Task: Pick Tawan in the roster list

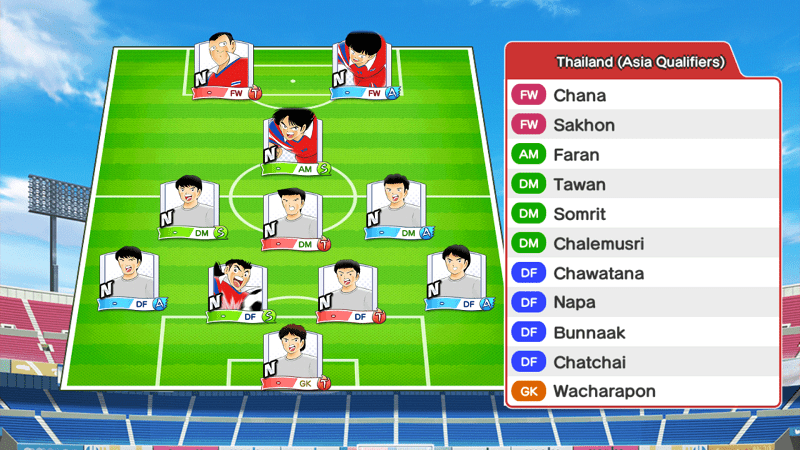Action: tap(642, 184)
